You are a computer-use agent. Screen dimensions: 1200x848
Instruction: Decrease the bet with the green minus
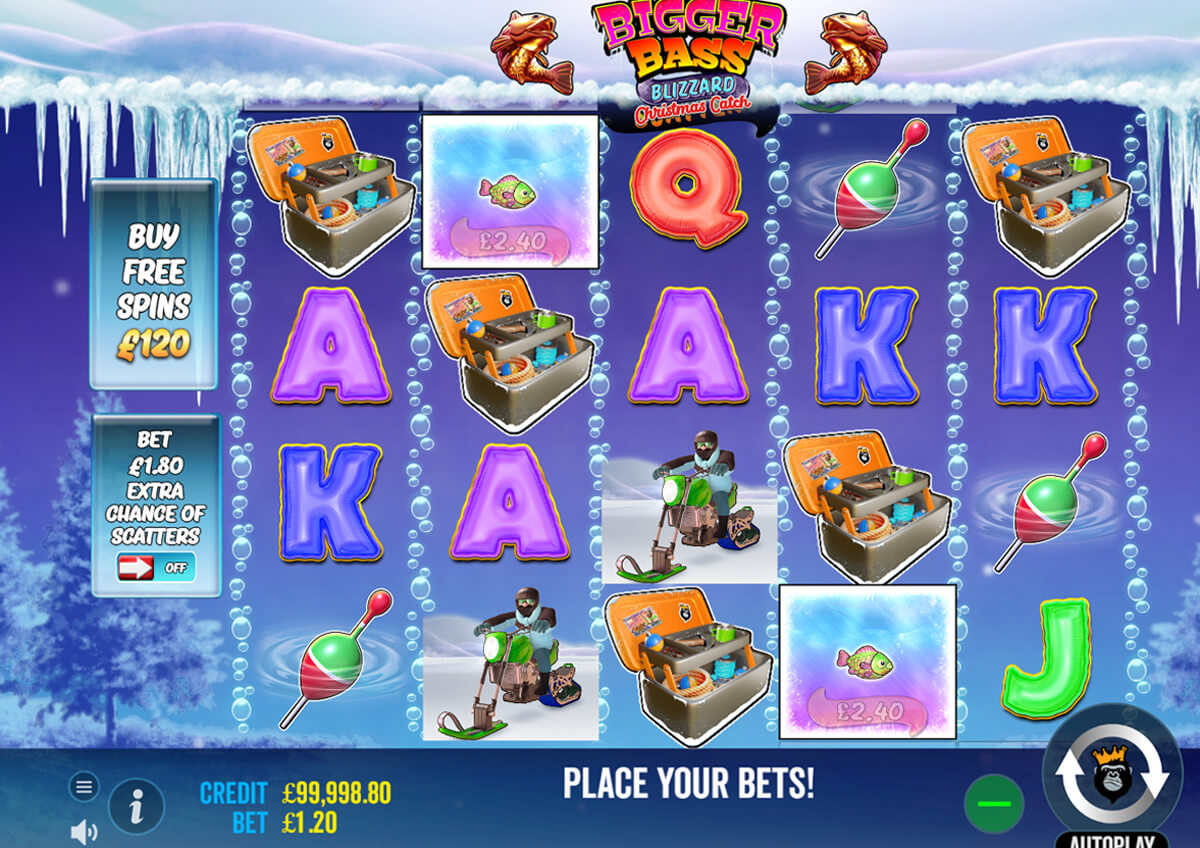click(993, 803)
